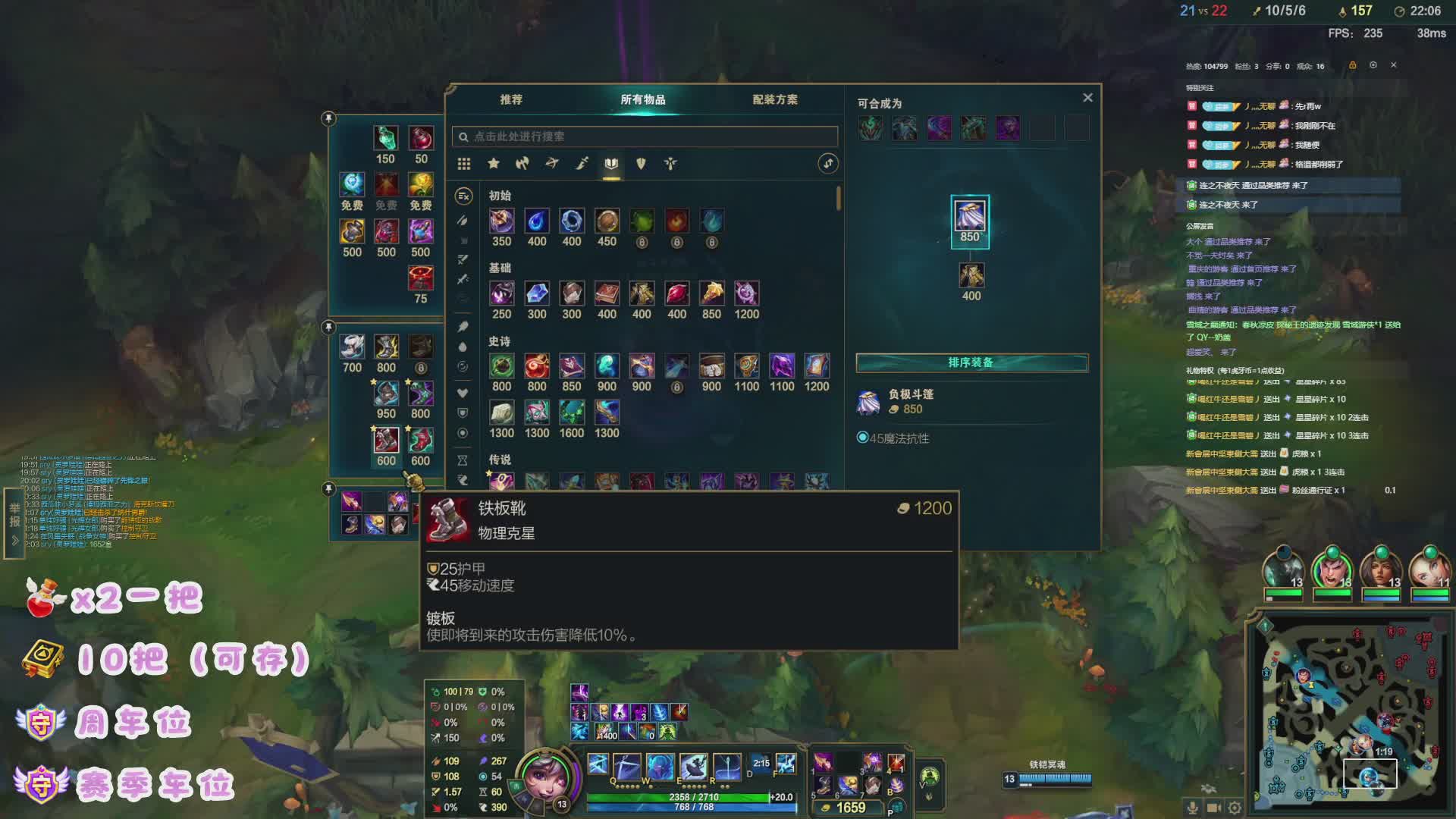Viewport: 1456px width, 819px height.
Task: Select the 所有物品 tab
Action: [x=642, y=99]
